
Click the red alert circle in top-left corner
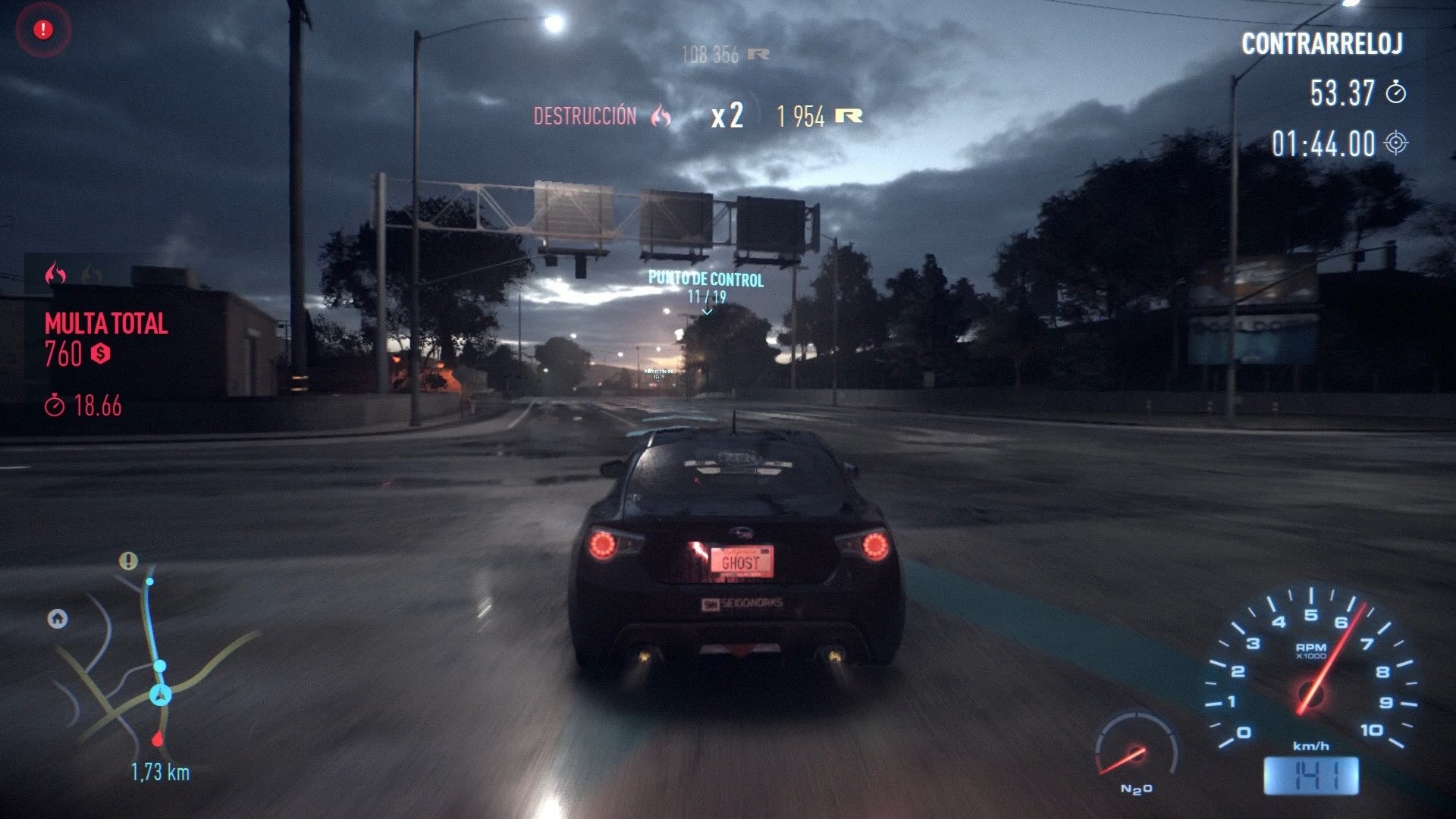click(42, 28)
